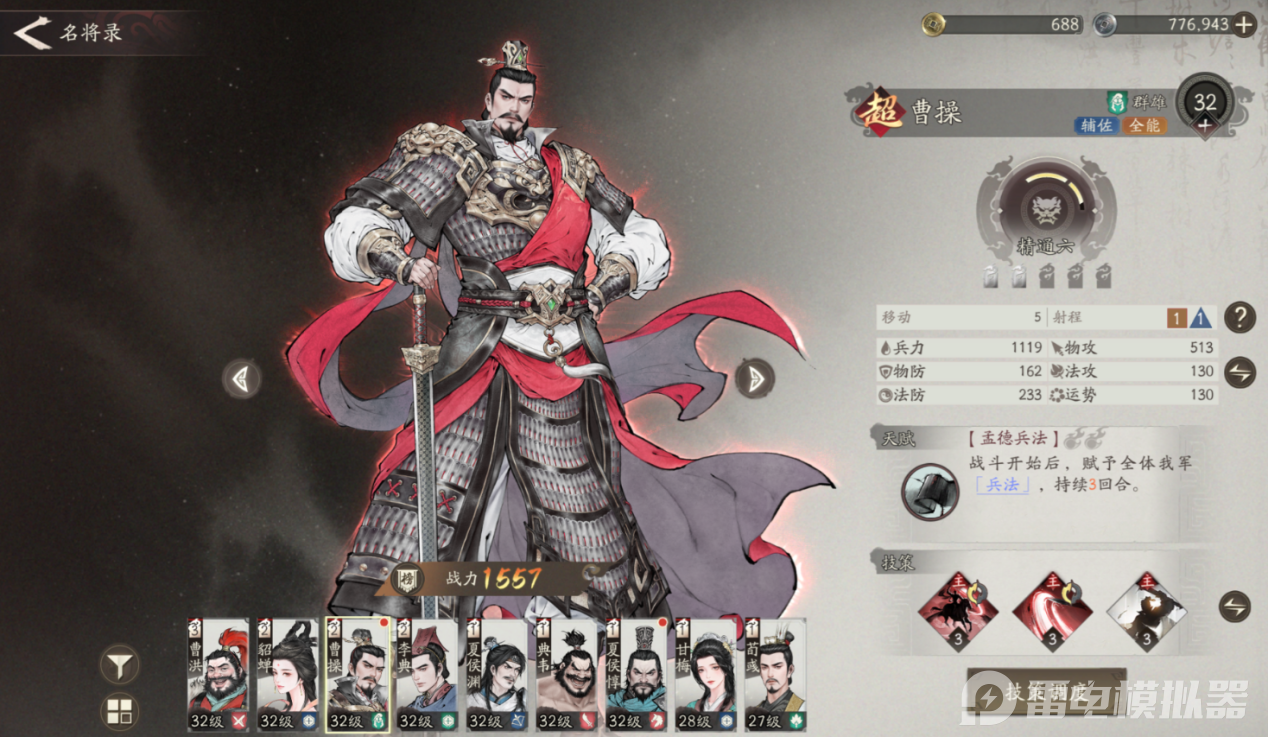The height and width of the screenshot is (737, 1268).
Task: View the 孟德兵法 talent icon
Action: (930, 492)
